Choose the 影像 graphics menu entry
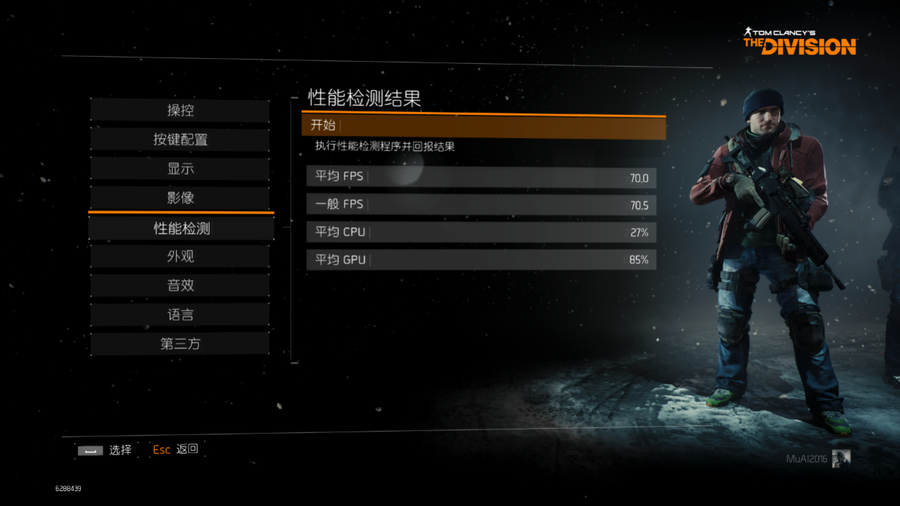Image resolution: width=900 pixels, height=506 pixels. 180,198
